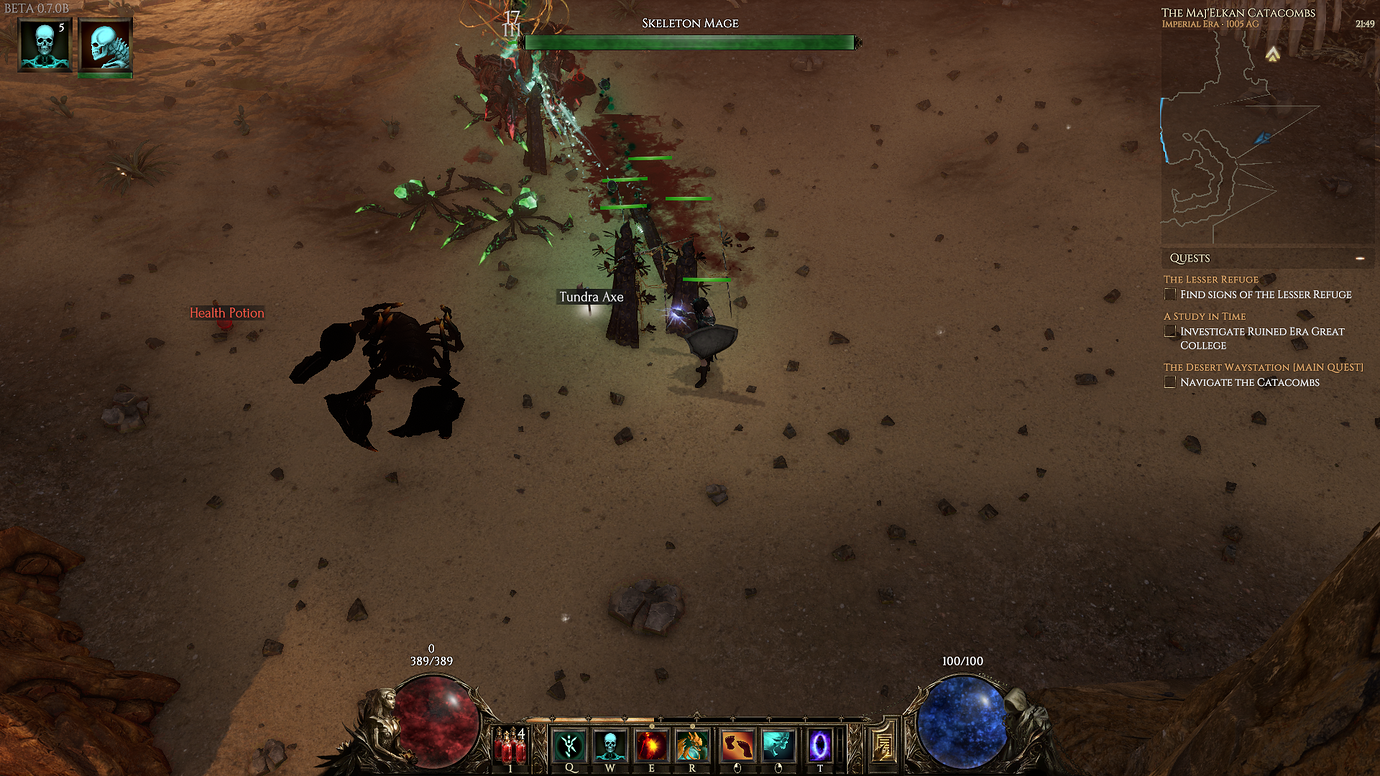This screenshot has width=1380, height=776.
Task: Use the dragon skill bound to R
Action: [x=692, y=745]
